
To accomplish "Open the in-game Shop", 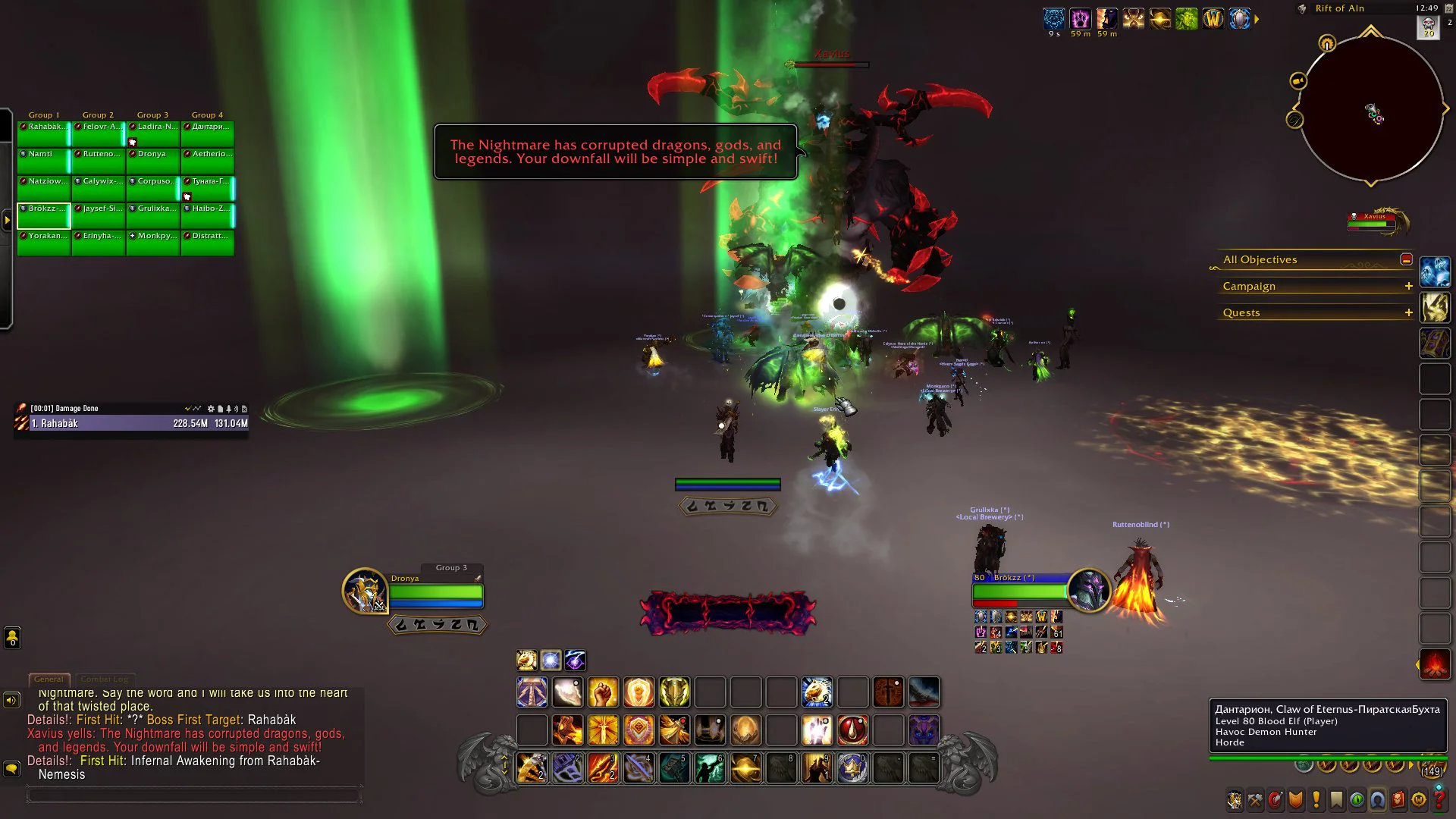I will click(1419, 800).
